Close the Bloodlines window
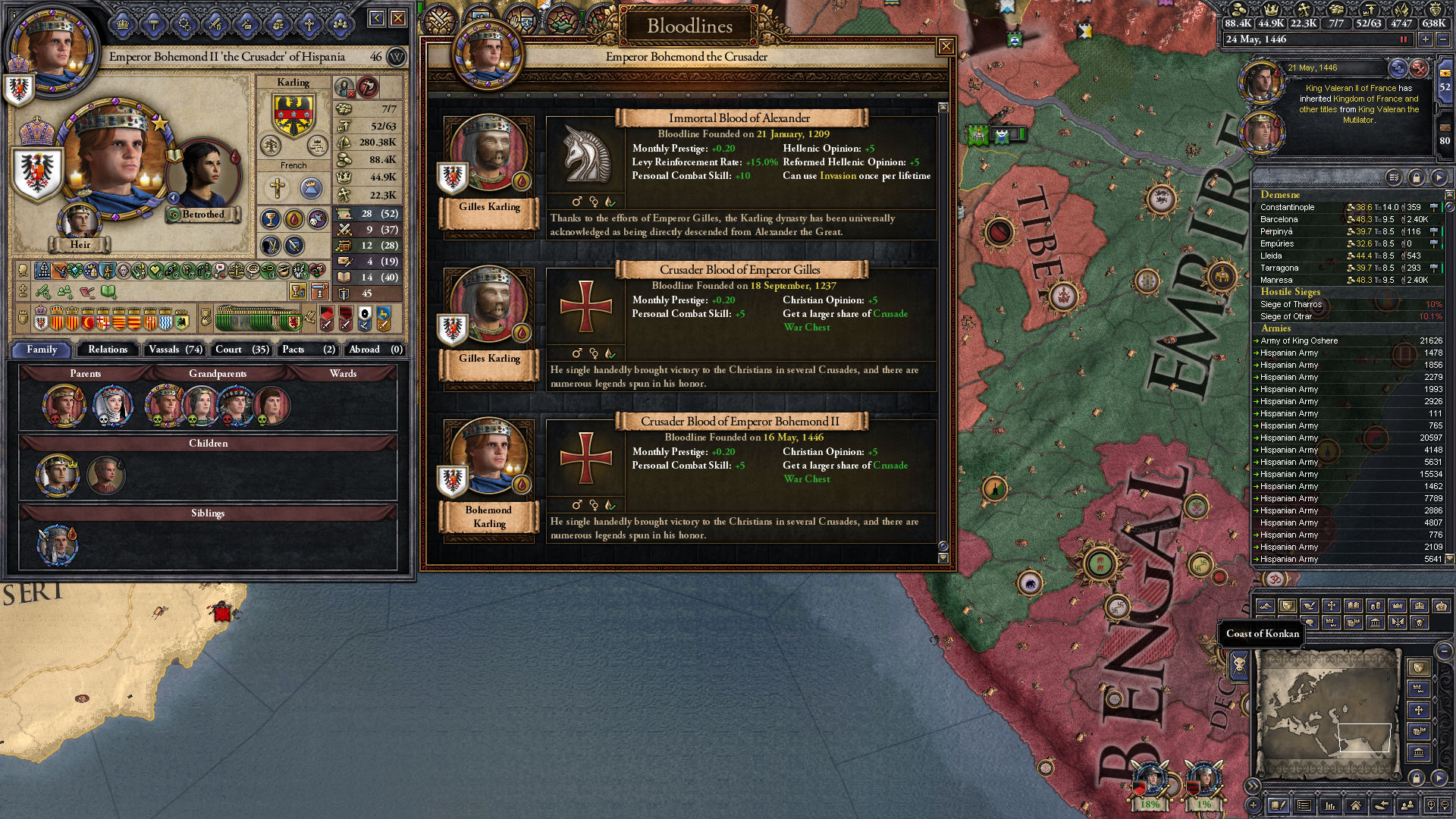The width and height of the screenshot is (1456, 819). (x=946, y=47)
